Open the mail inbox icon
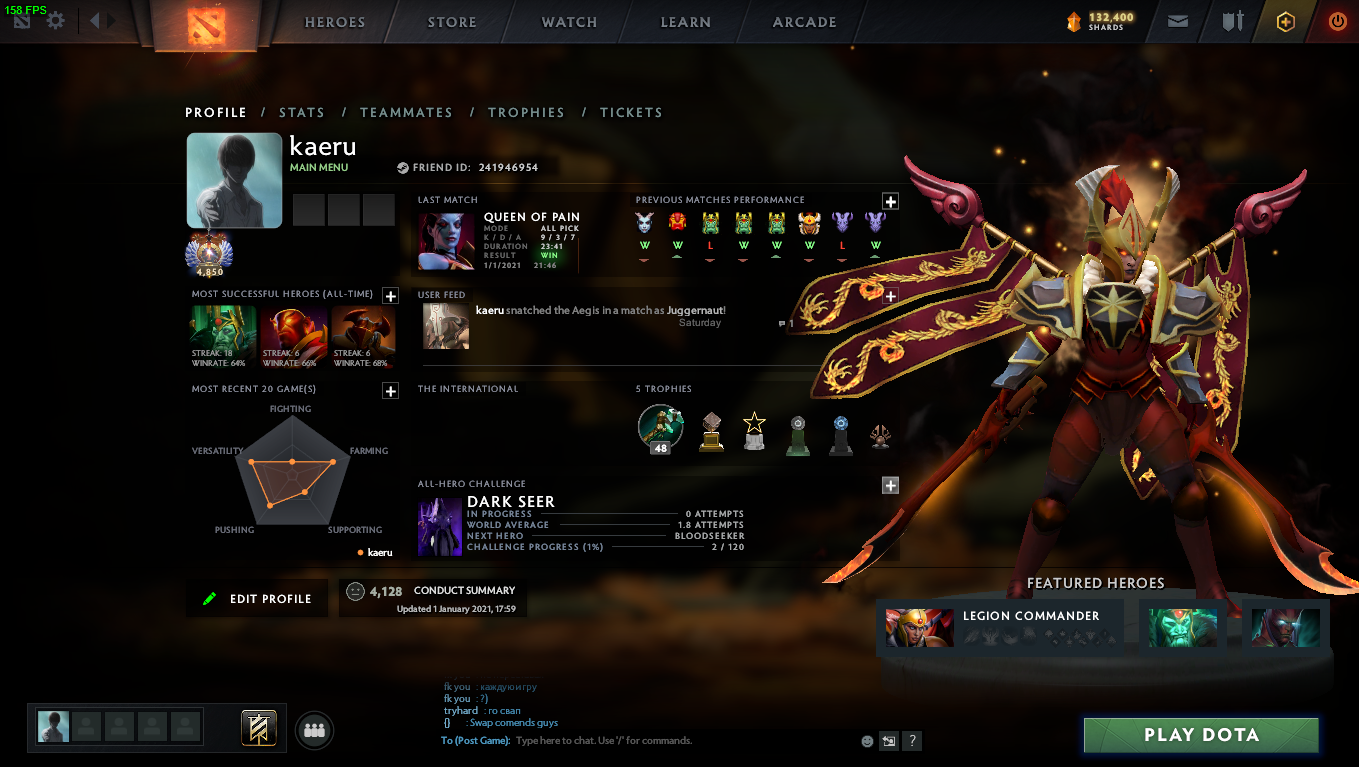The width and height of the screenshot is (1359, 767). coord(1178,21)
